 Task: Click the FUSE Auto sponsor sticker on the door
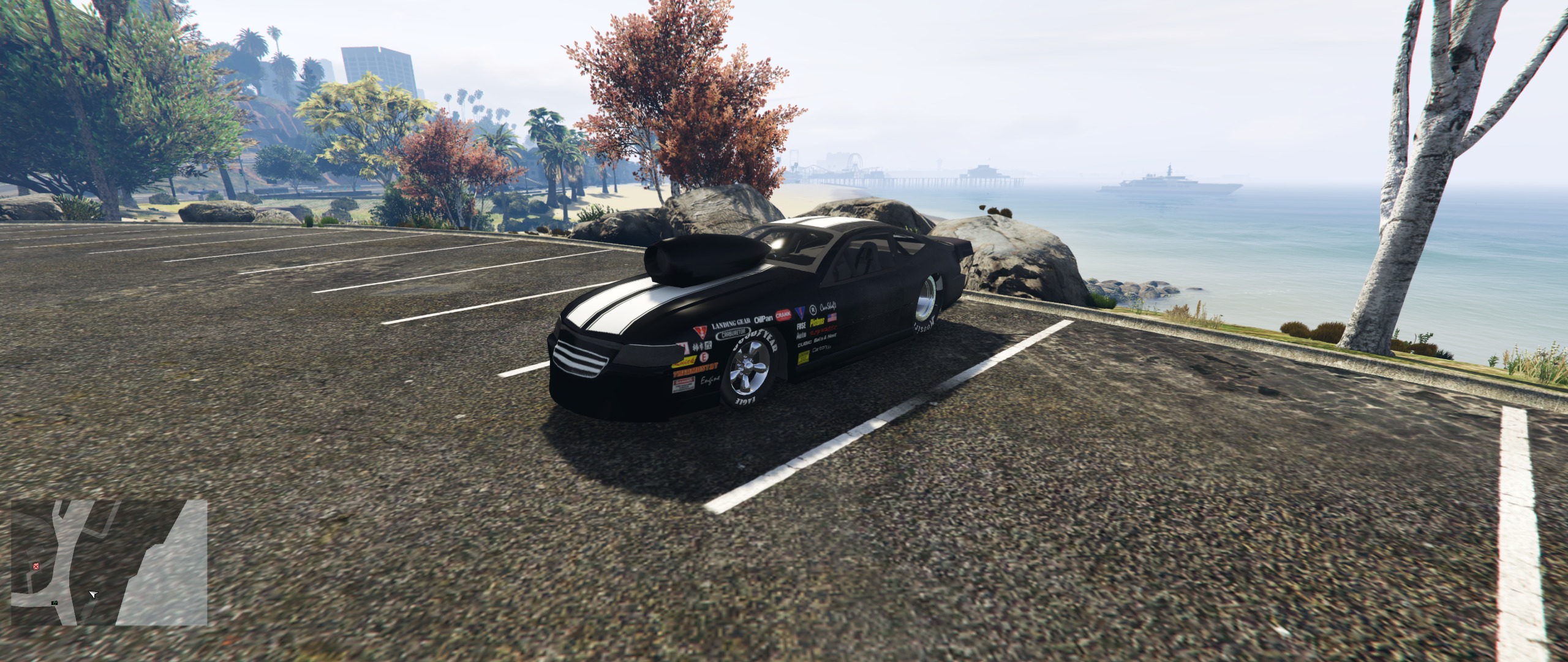pos(802,330)
